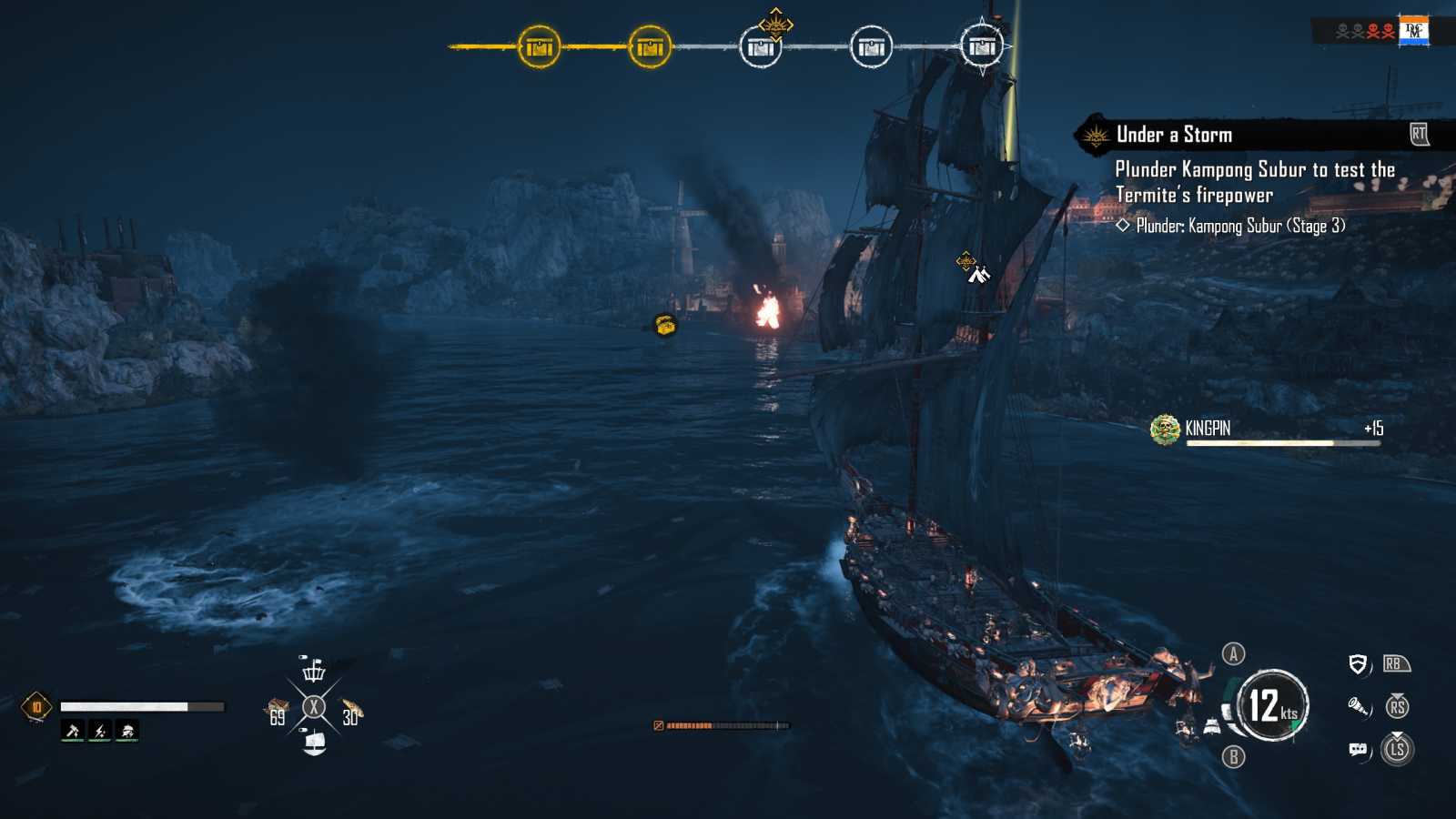Click the 12 kts speed gauge
This screenshot has height=819, width=1456.
(x=1272, y=705)
